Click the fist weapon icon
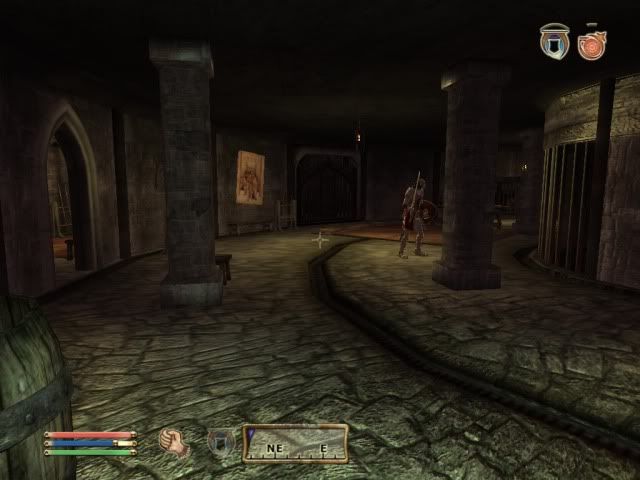The height and width of the screenshot is (480, 640). pyautogui.click(x=175, y=443)
